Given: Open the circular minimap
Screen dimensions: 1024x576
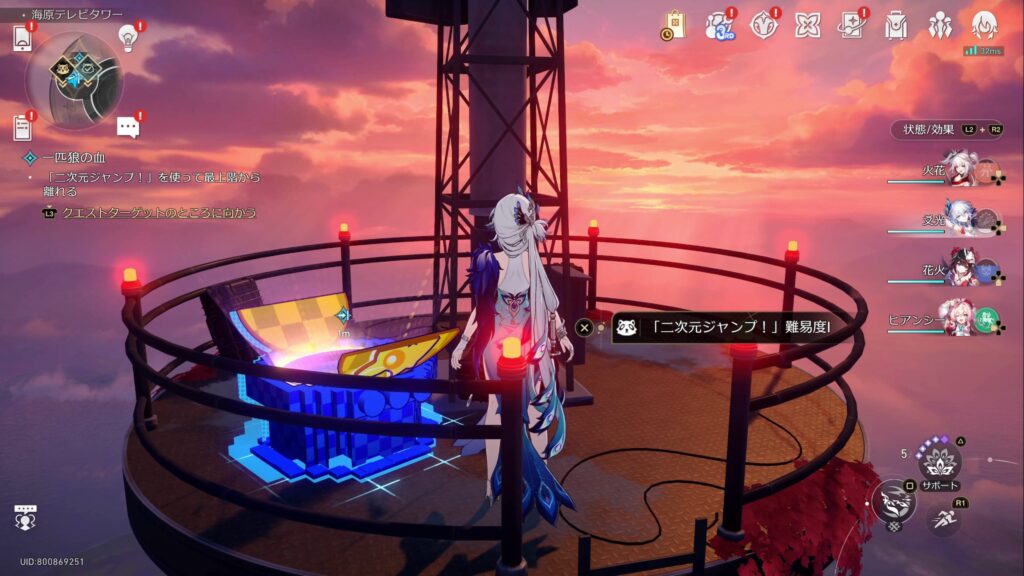Looking at the screenshot, I should [74, 80].
